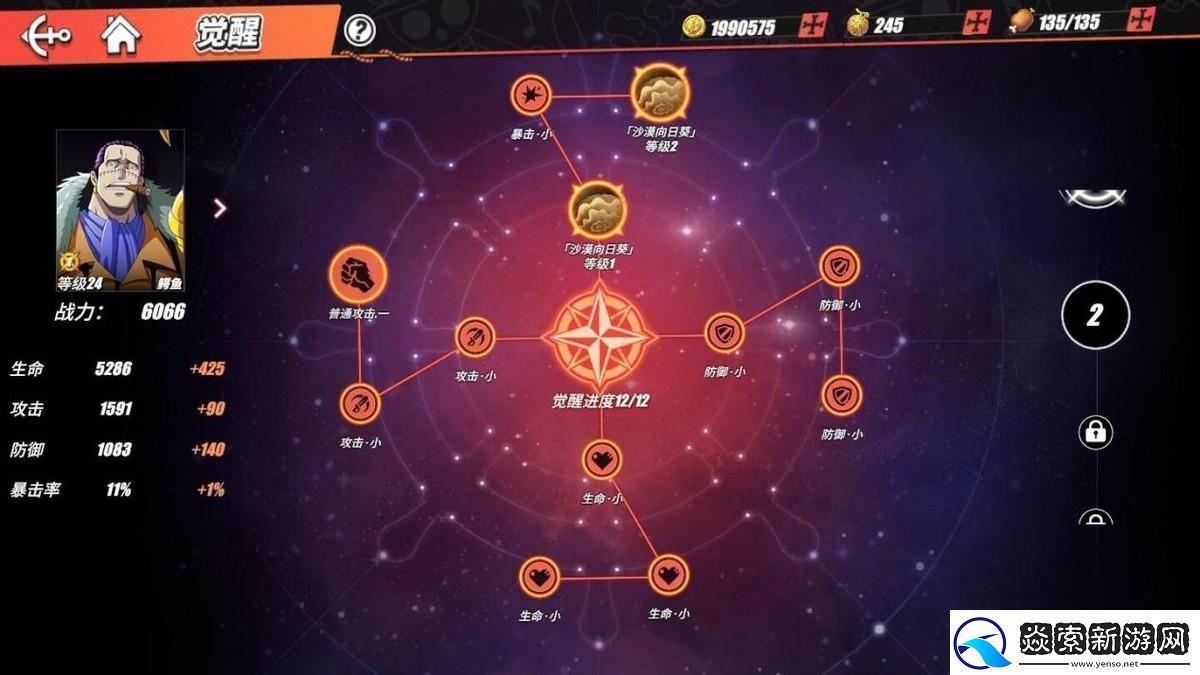1200x675 pixels.
Task: Go back using the anchor arrow button
Action: point(46,35)
